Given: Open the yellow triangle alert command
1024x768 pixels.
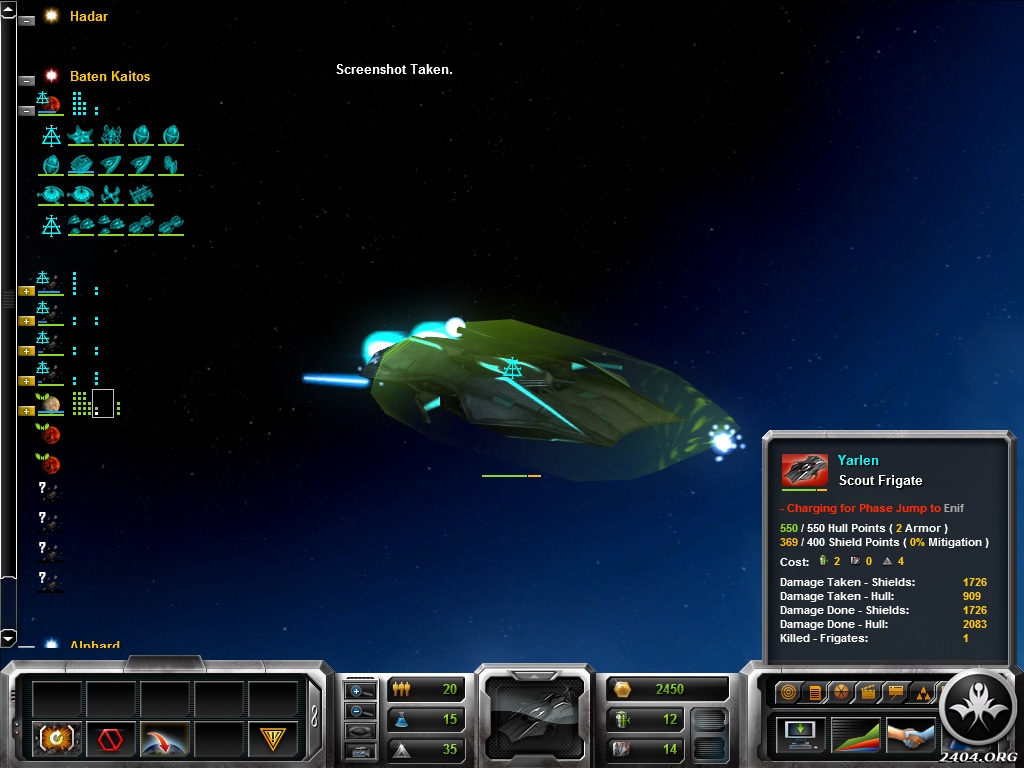Looking at the screenshot, I should pos(272,739).
